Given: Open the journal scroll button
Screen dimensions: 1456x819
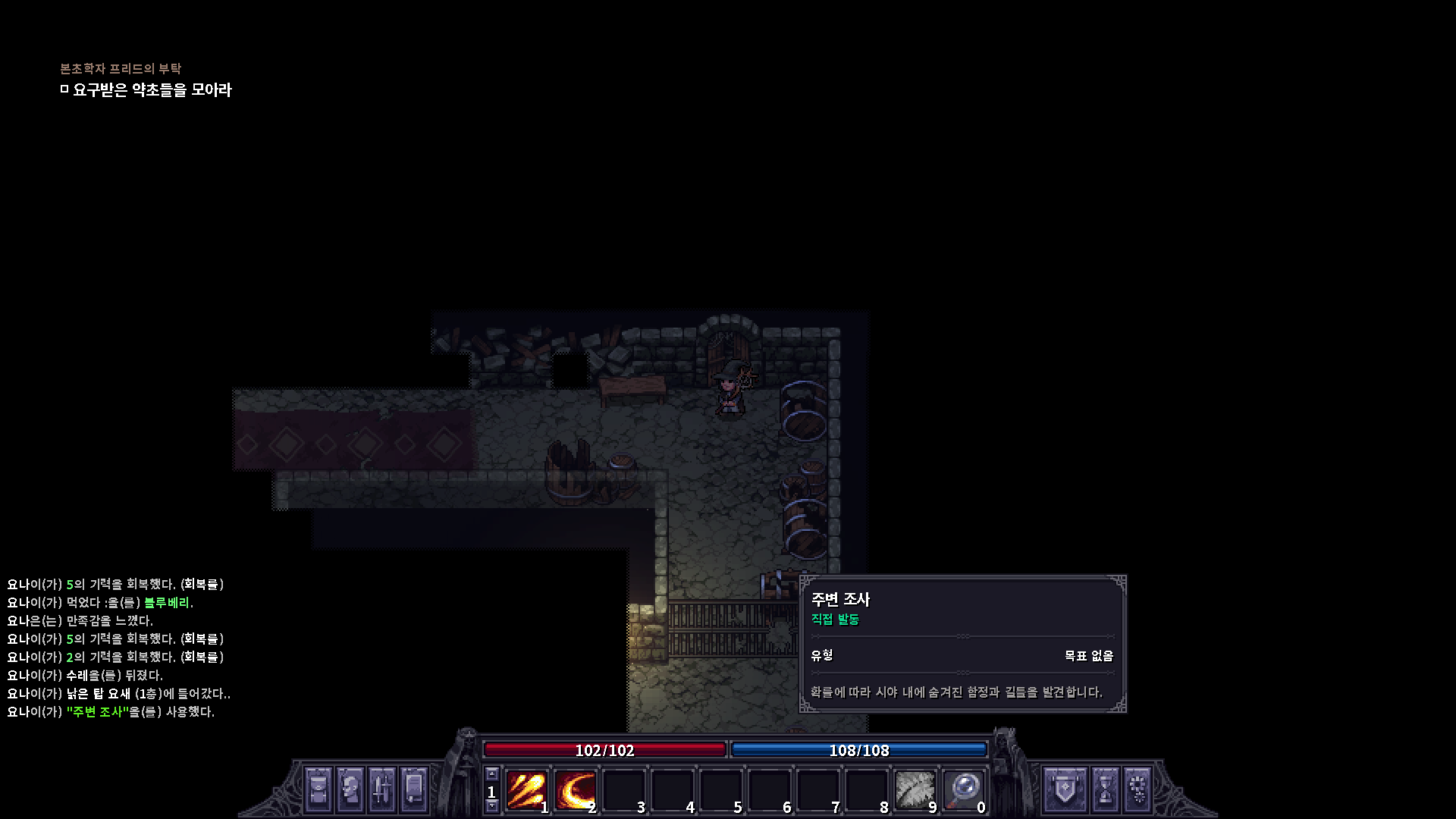Looking at the screenshot, I should [414, 789].
